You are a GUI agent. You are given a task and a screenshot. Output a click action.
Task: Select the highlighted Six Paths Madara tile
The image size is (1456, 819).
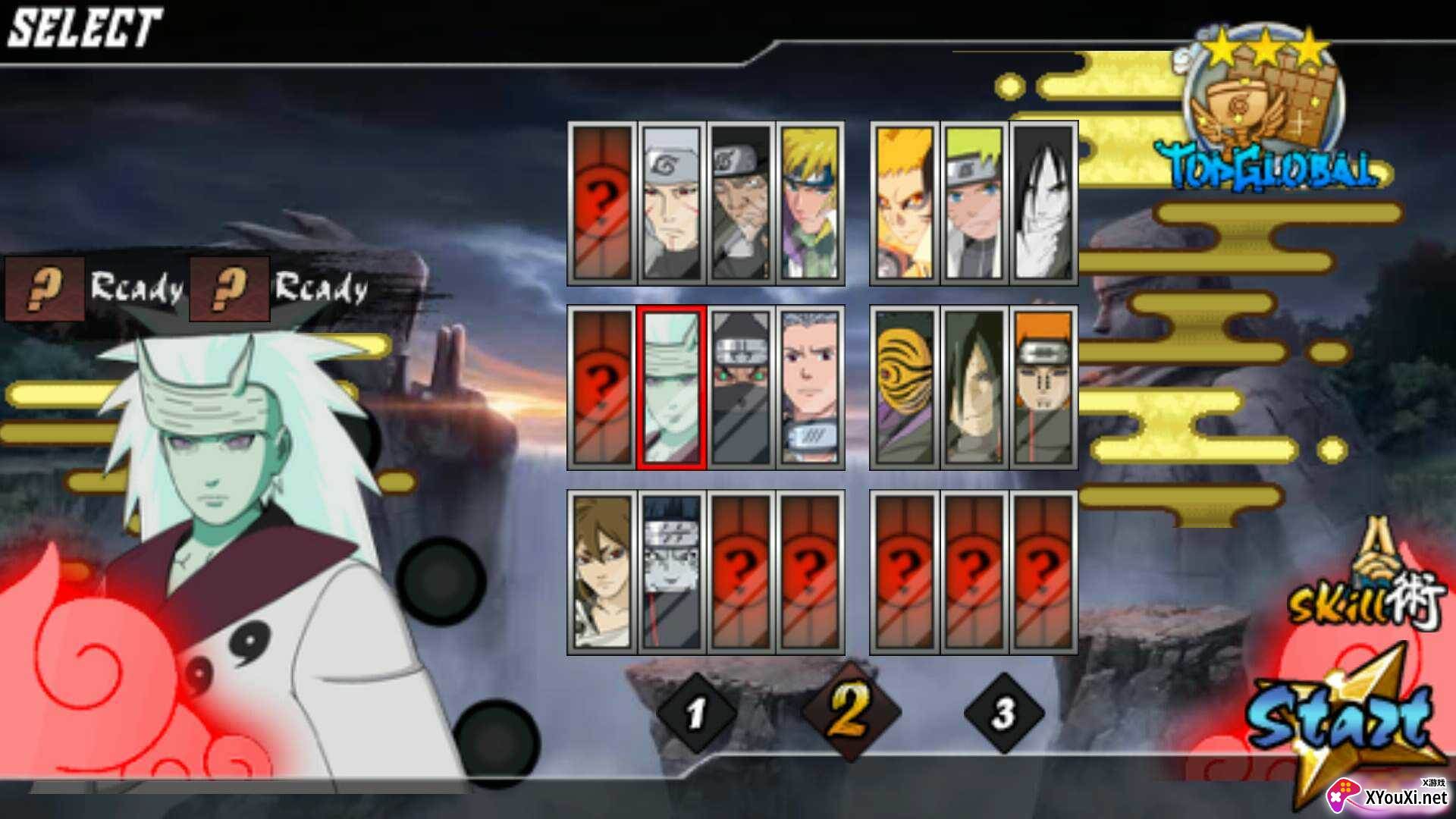point(671,388)
